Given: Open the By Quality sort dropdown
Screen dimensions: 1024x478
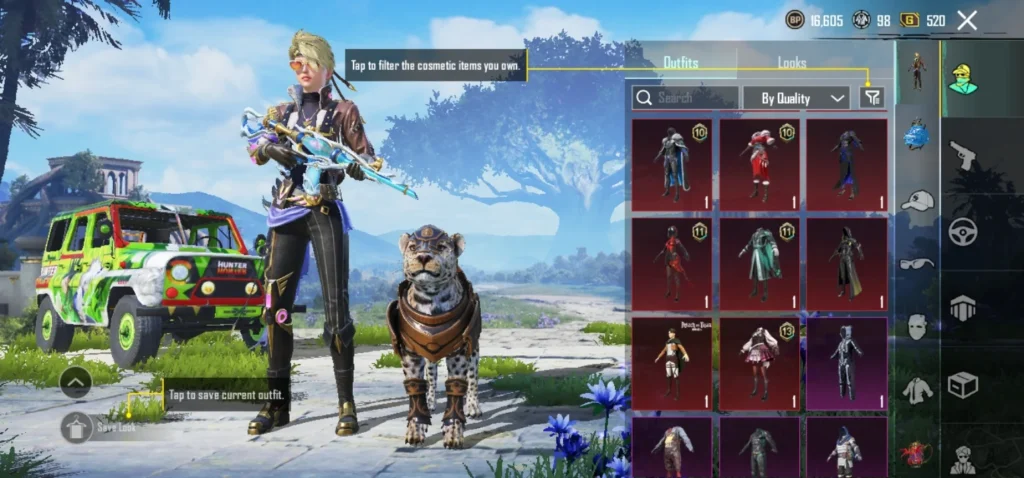Looking at the screenshot, I should (796, 97).
